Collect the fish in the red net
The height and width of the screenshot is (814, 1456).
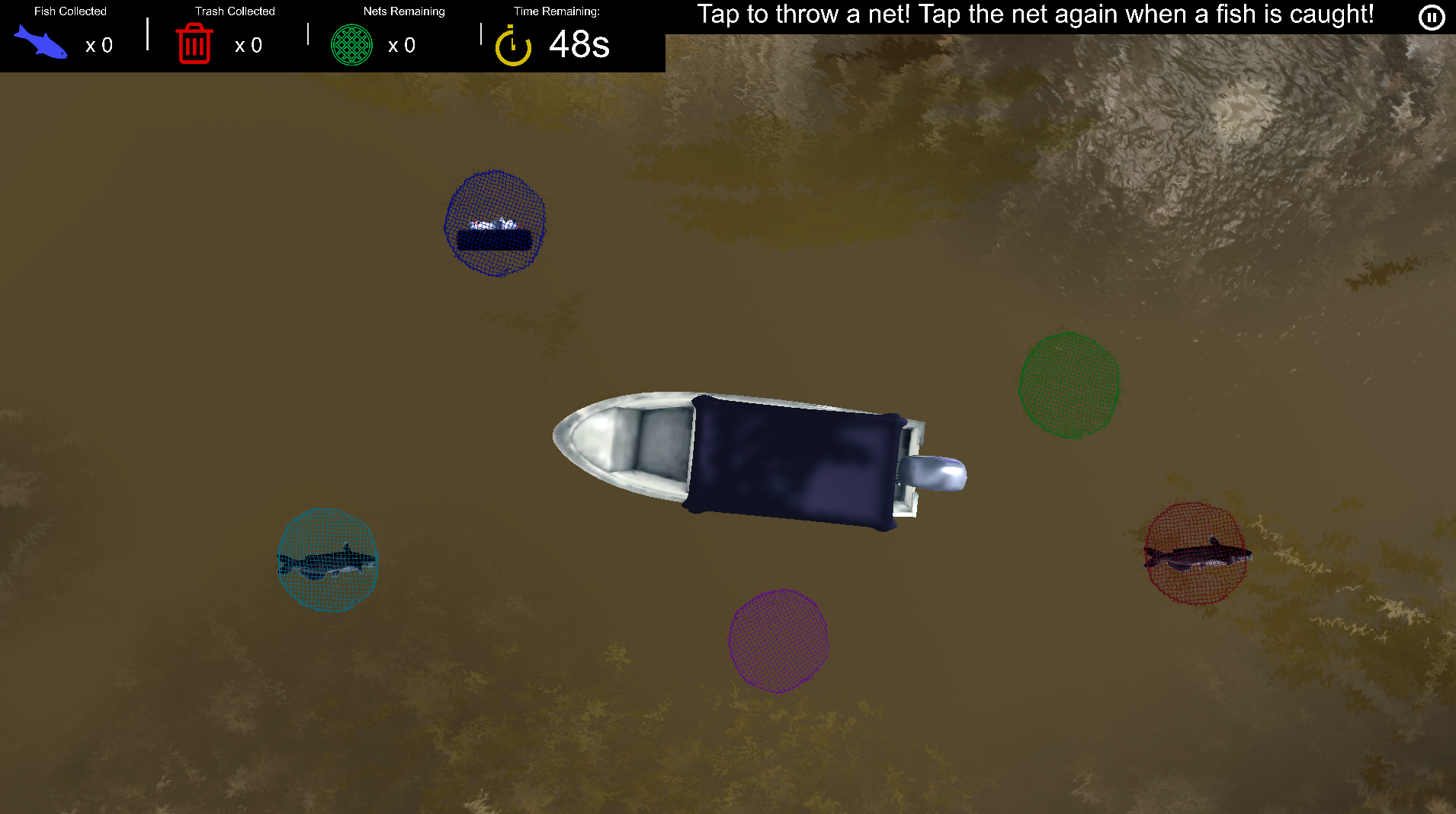[1195, 553]
